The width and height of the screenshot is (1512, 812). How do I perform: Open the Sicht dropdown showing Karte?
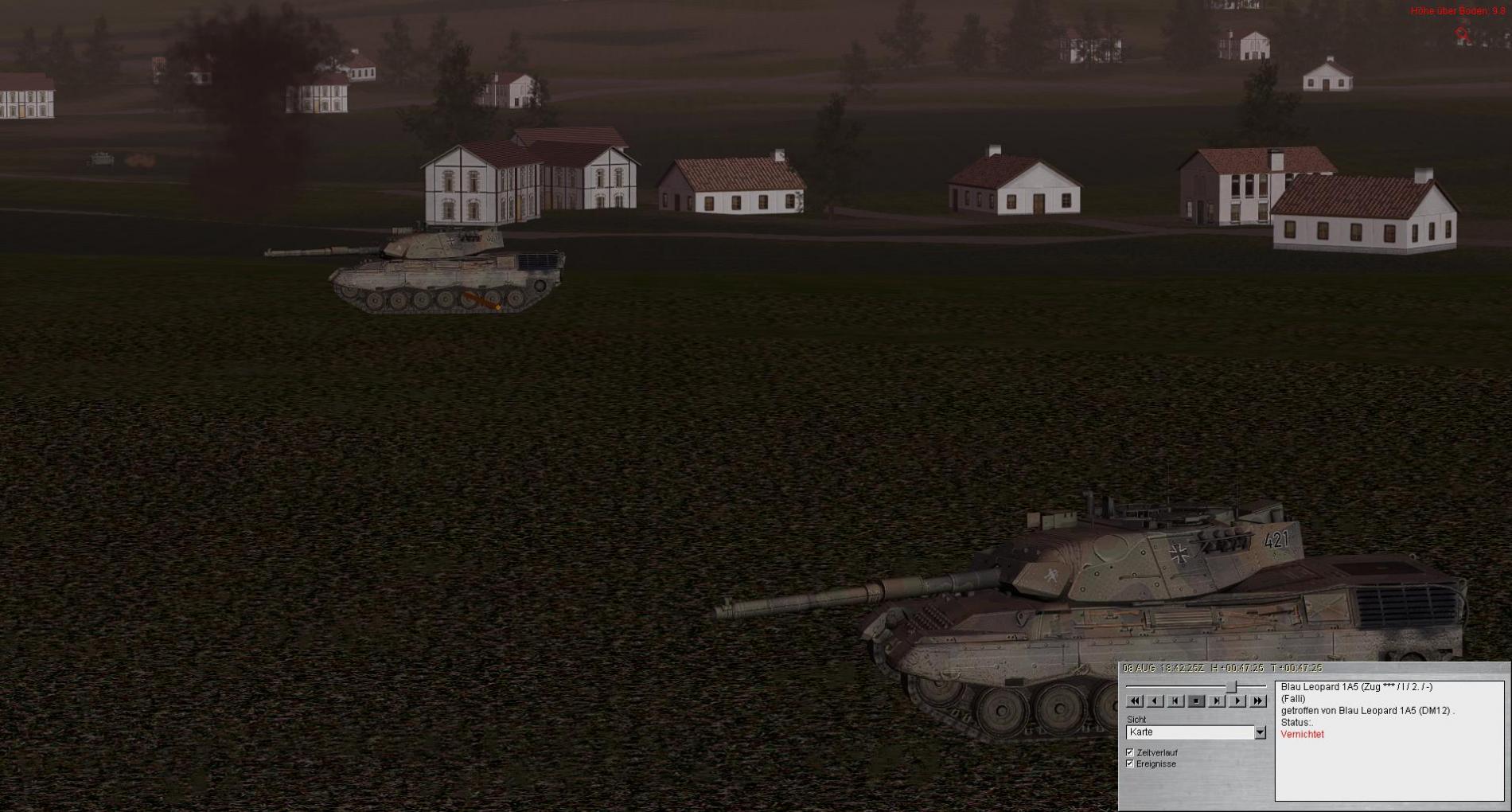click(1260, 732)
